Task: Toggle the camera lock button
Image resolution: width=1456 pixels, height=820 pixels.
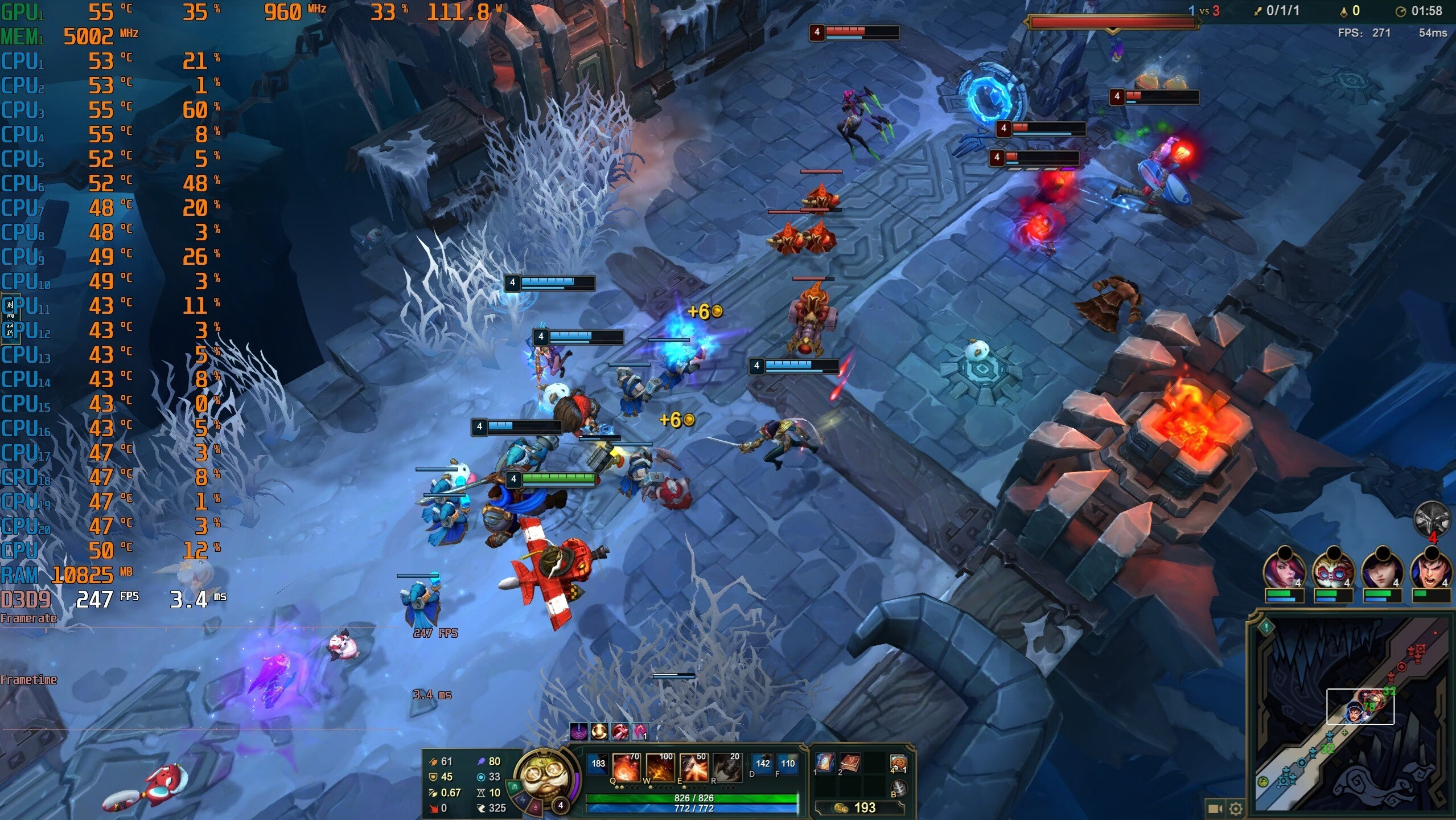Action: [1215, 809]
